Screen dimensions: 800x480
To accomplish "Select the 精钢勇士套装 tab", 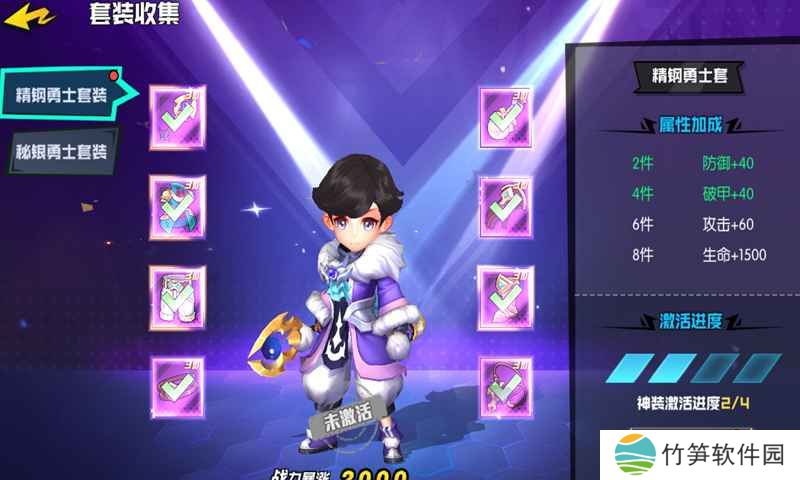I will click(x=62, y=94).
